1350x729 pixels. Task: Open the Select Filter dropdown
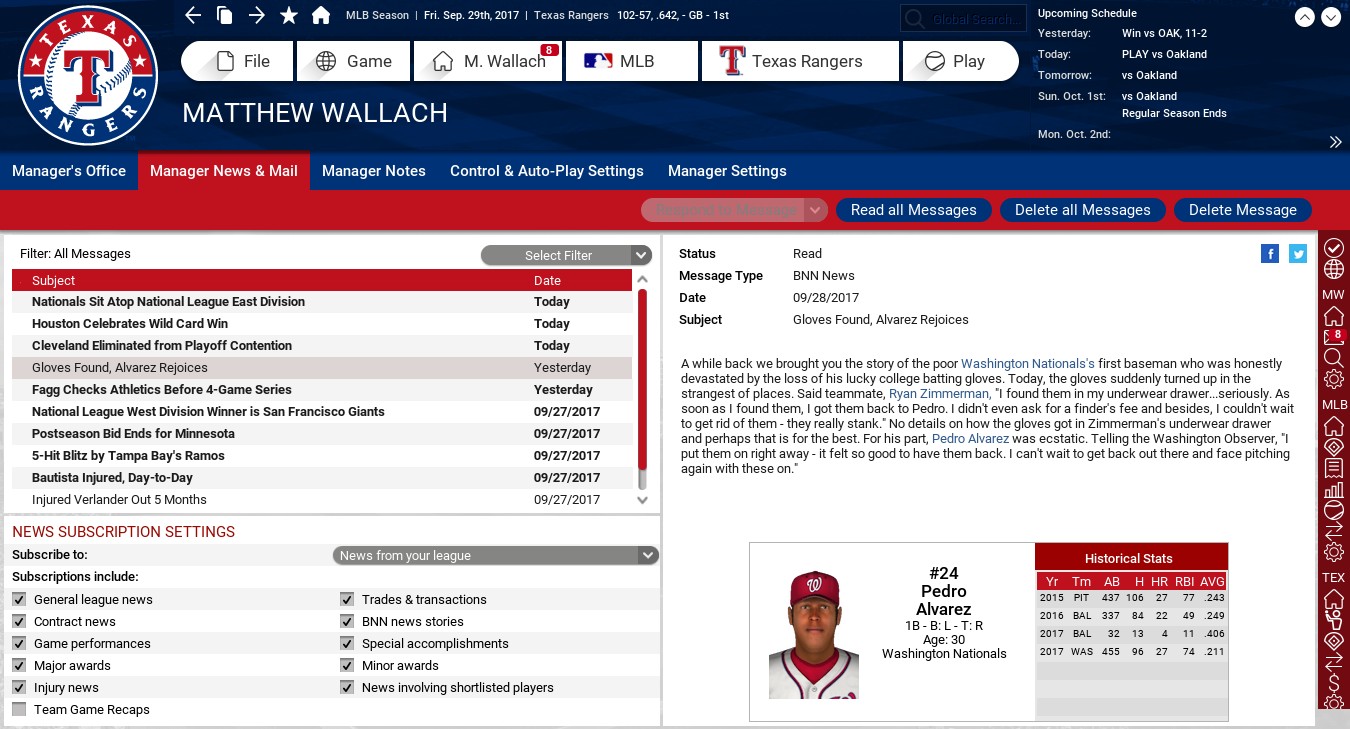coord(566,255)
